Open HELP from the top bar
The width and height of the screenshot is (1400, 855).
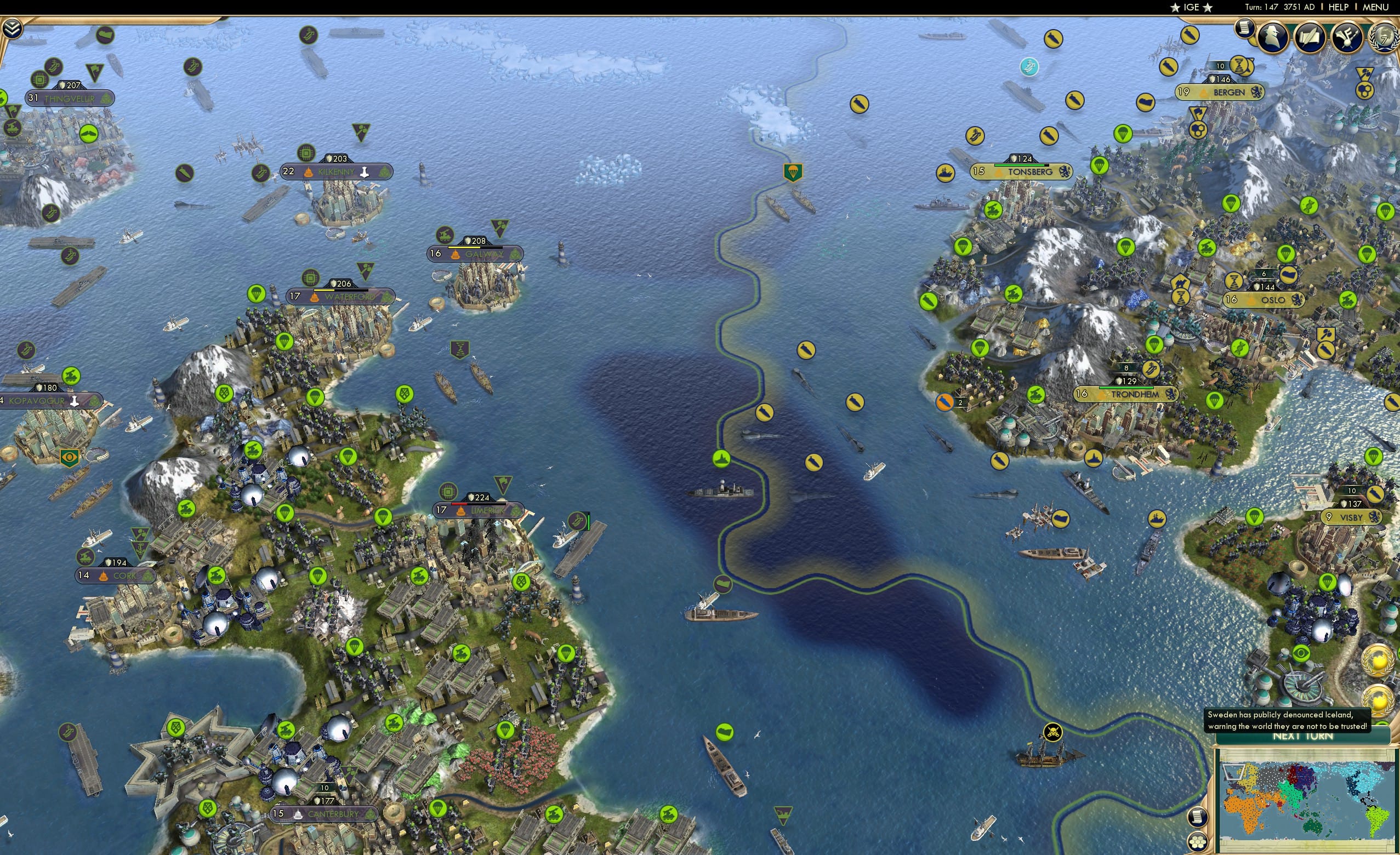pyautogui.click(x=1338, y=7)
